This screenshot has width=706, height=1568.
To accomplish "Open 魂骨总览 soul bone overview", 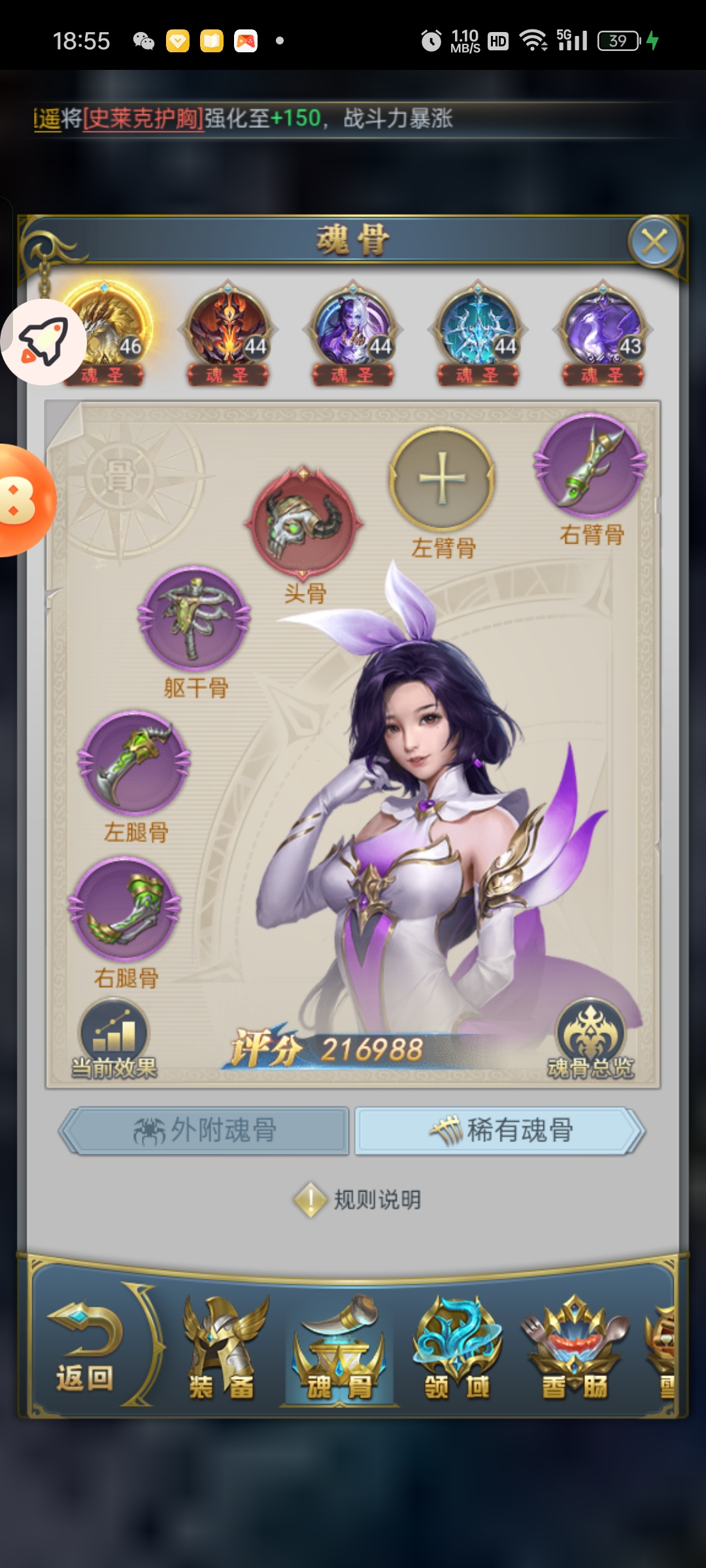I will tap(590, 1039).
